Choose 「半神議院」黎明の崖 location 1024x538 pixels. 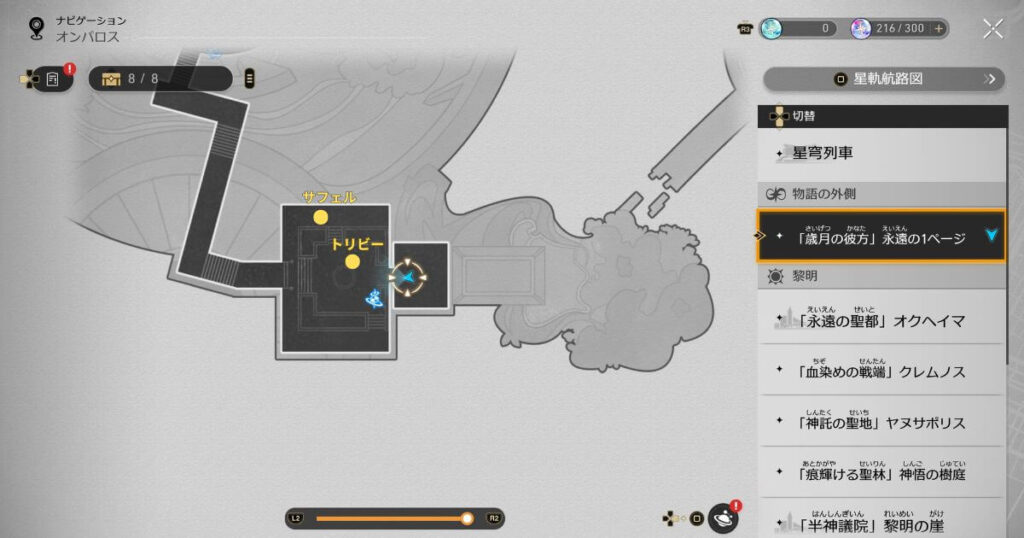click(x=880, y=521)
